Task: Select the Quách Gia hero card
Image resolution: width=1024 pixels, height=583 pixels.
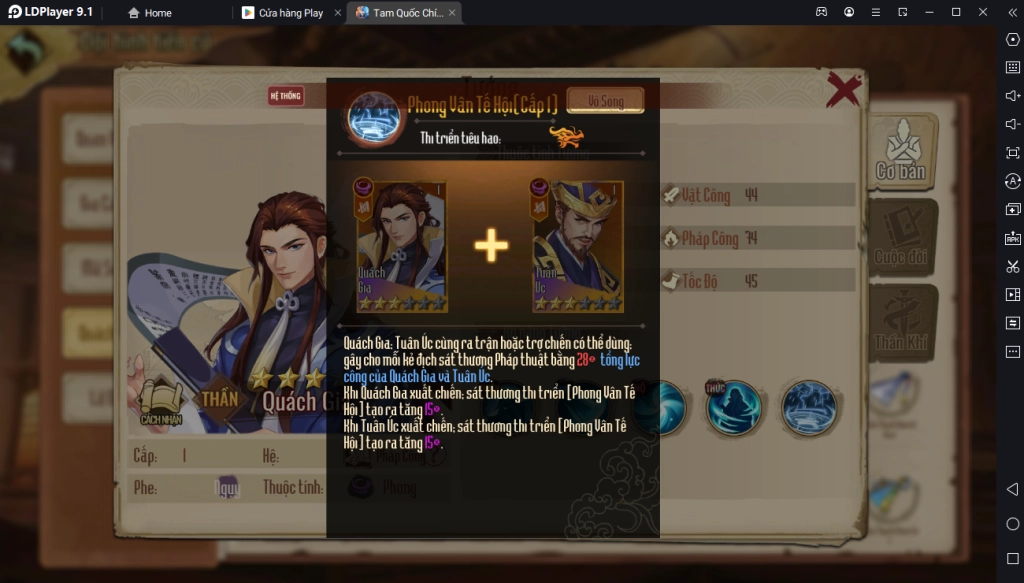Action: (x=401, y=246)
